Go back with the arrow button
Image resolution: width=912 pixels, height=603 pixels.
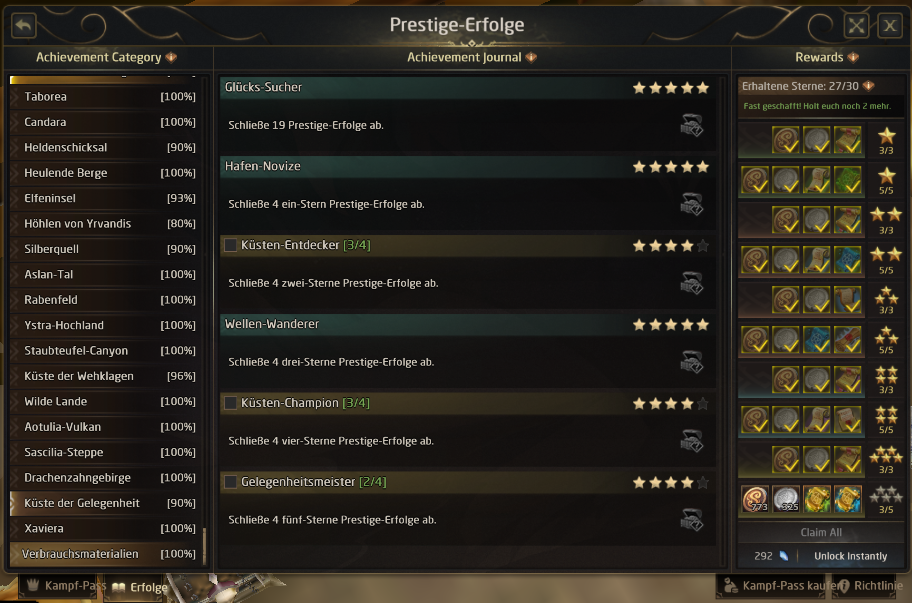pyautogui.click(x=23, y=26)
